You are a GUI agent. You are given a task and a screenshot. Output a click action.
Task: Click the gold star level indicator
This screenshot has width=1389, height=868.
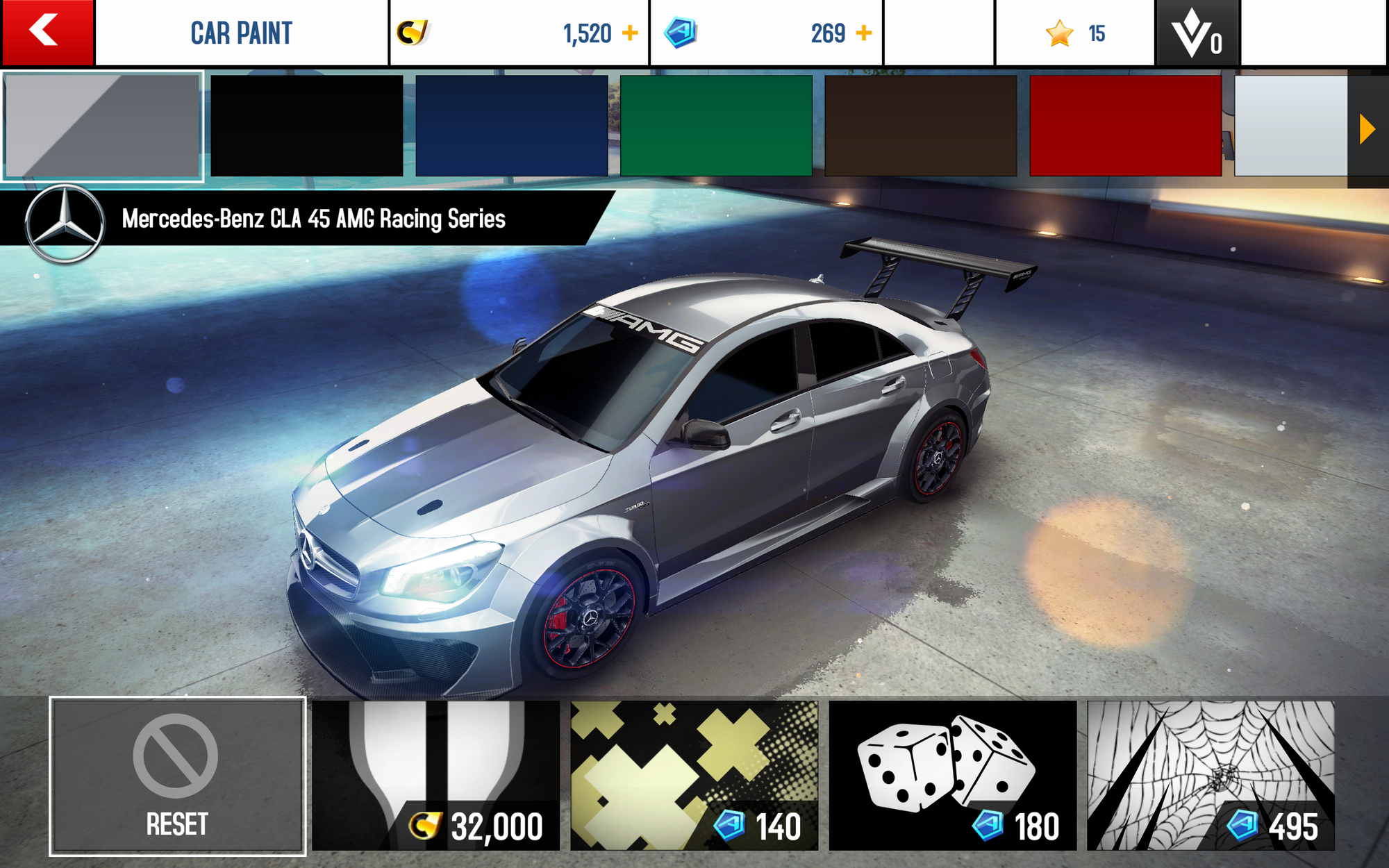pyautogui.click(x=1075, y=33)
